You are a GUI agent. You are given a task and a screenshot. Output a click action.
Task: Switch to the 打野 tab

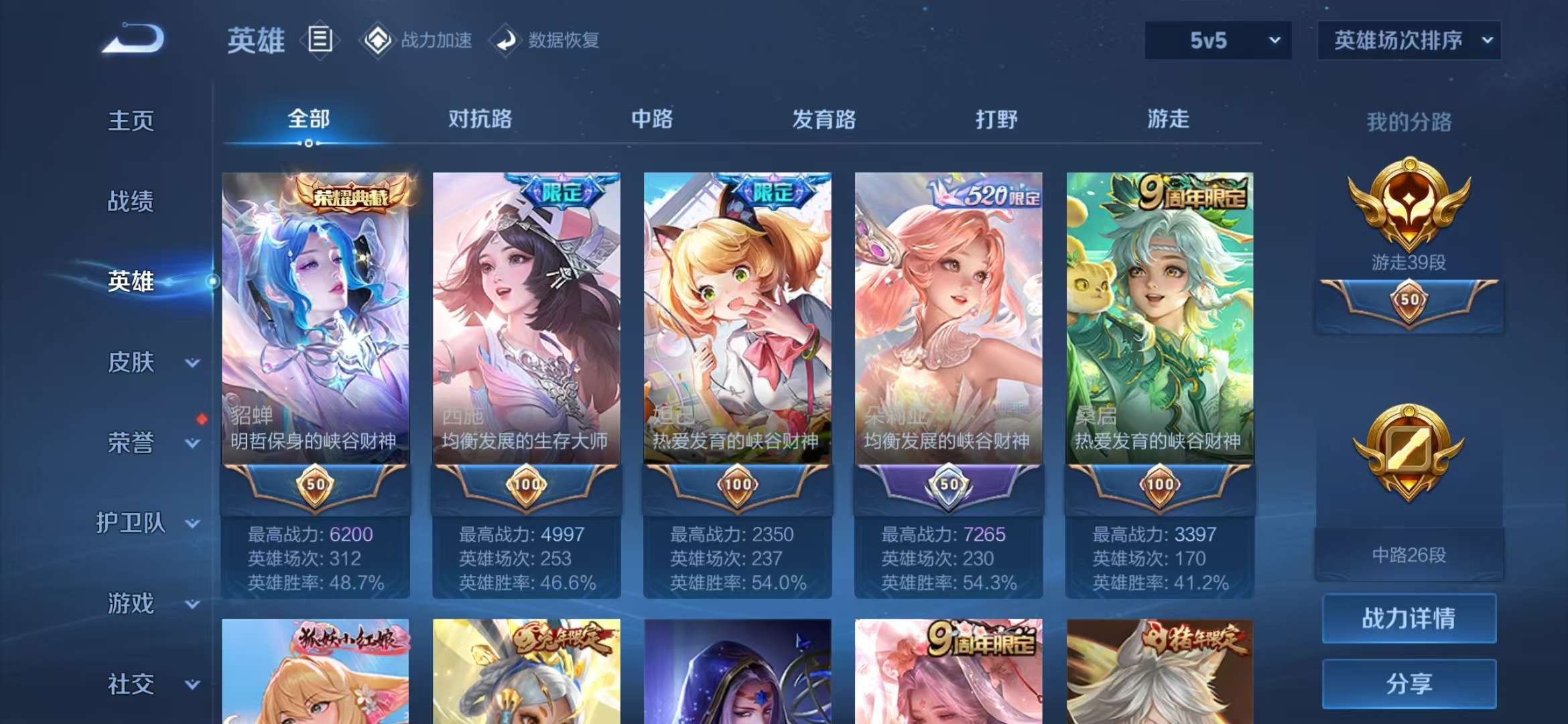[995, 119]
